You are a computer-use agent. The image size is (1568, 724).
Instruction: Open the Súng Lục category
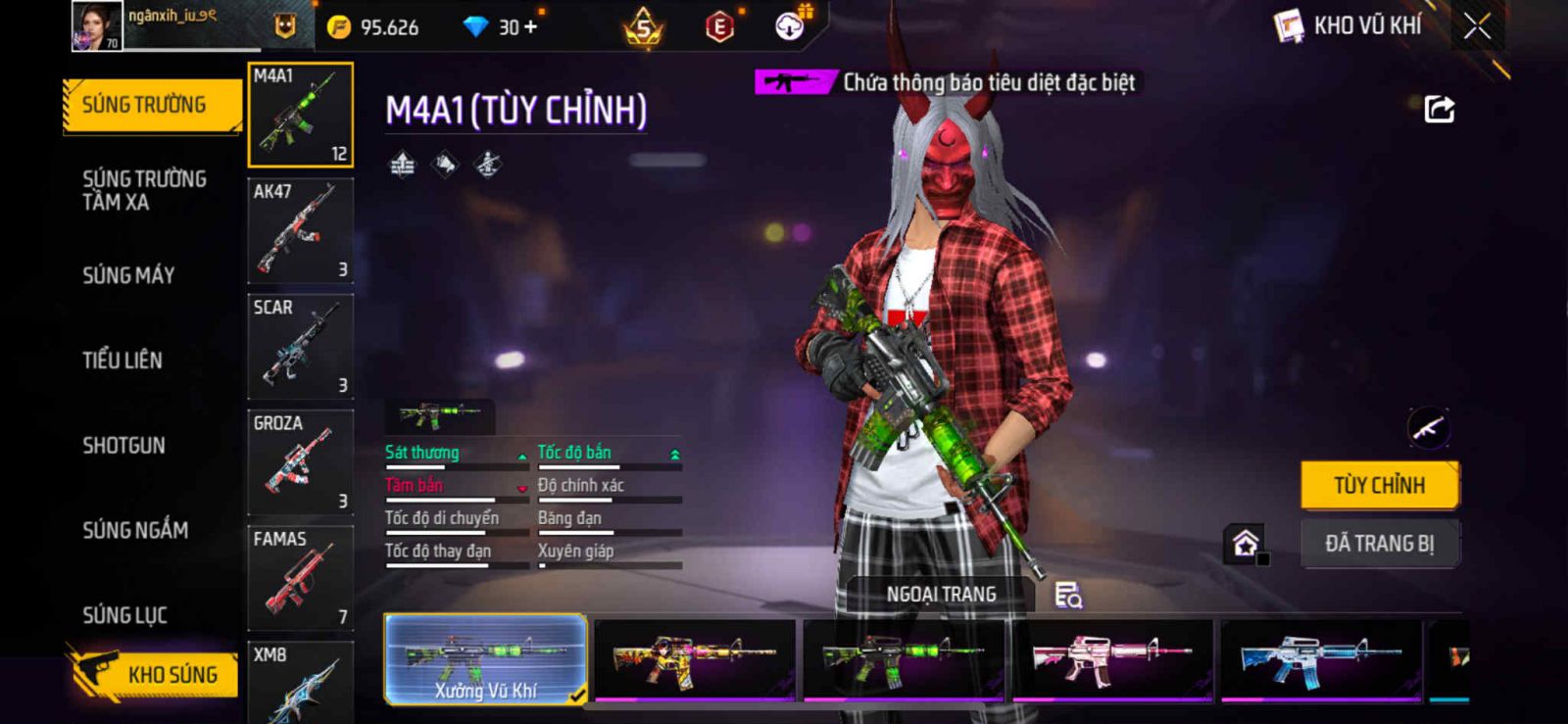[x=124, y=615]
